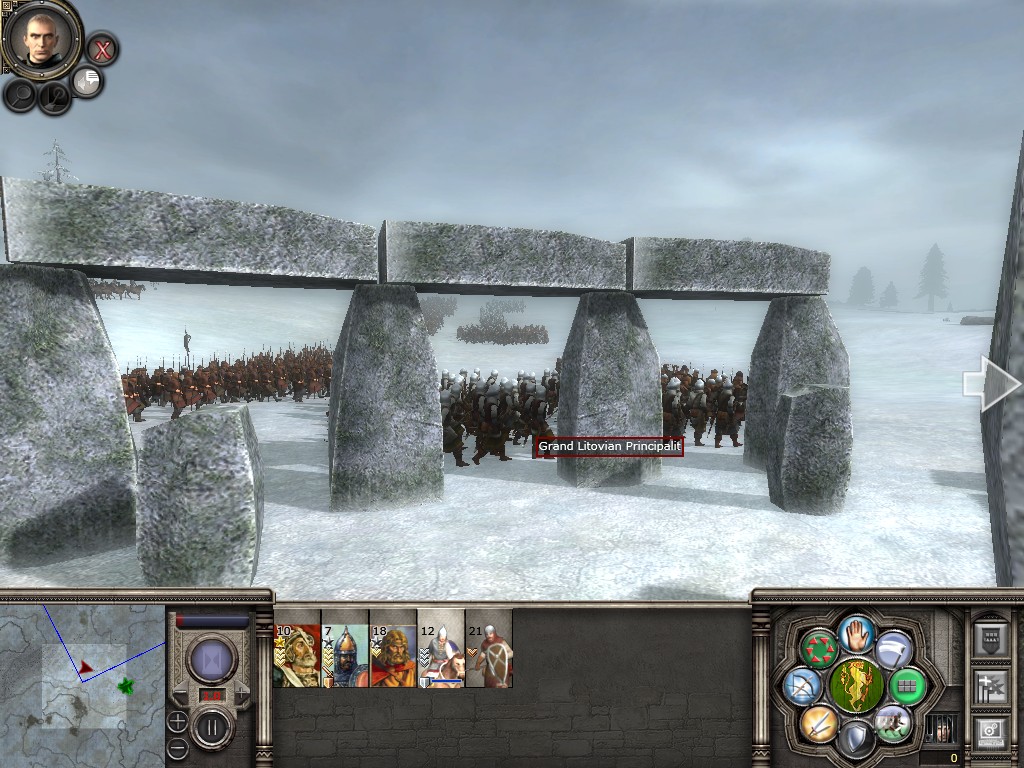Image resolution: width=1024 pixels, height=768 pixels.
Task: Click the advisor portrait
Action: point(42,39)
